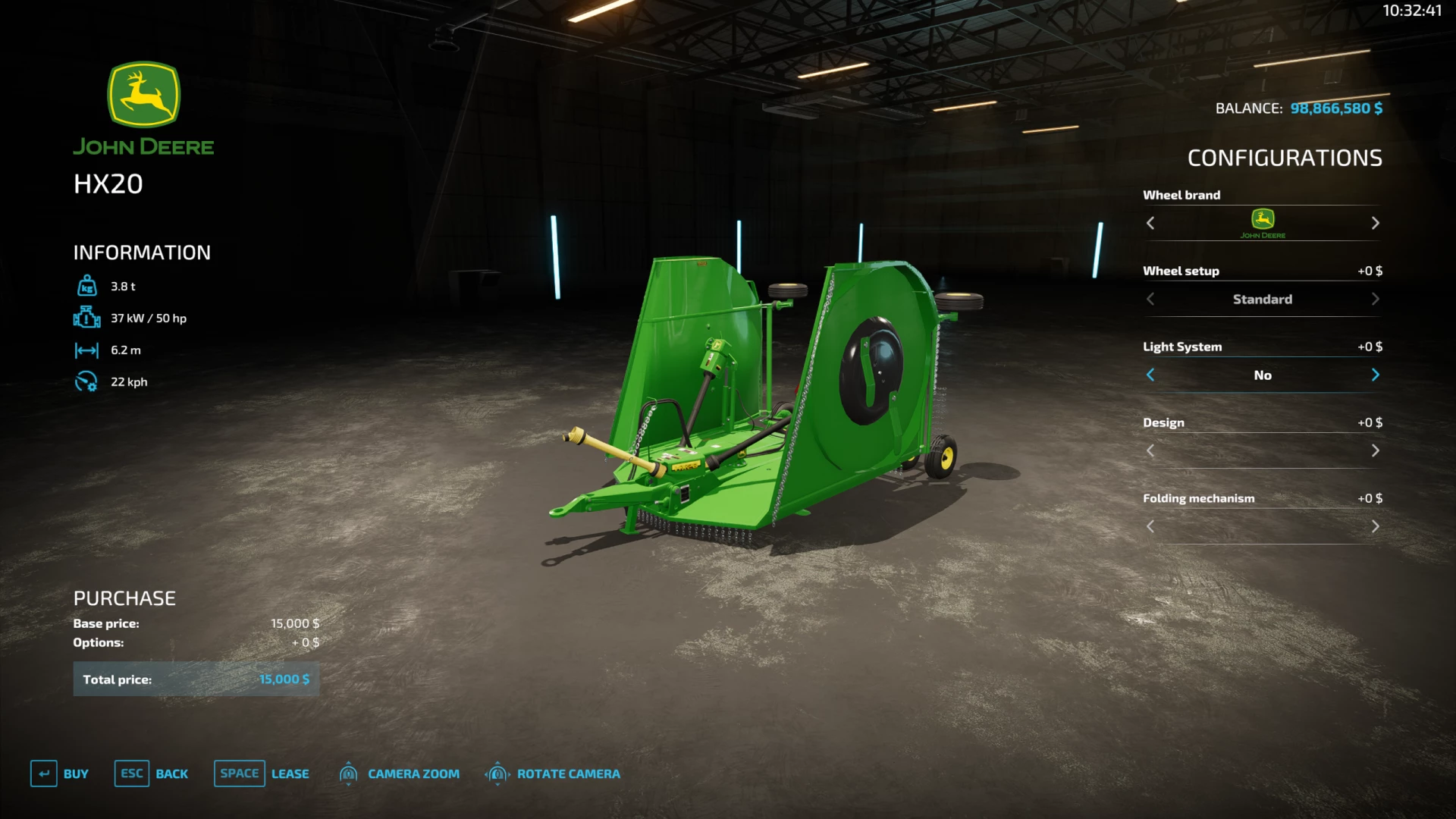Click the highlighted Total price value
Viewport: 1456px width, 819px height.
(284, 679)
